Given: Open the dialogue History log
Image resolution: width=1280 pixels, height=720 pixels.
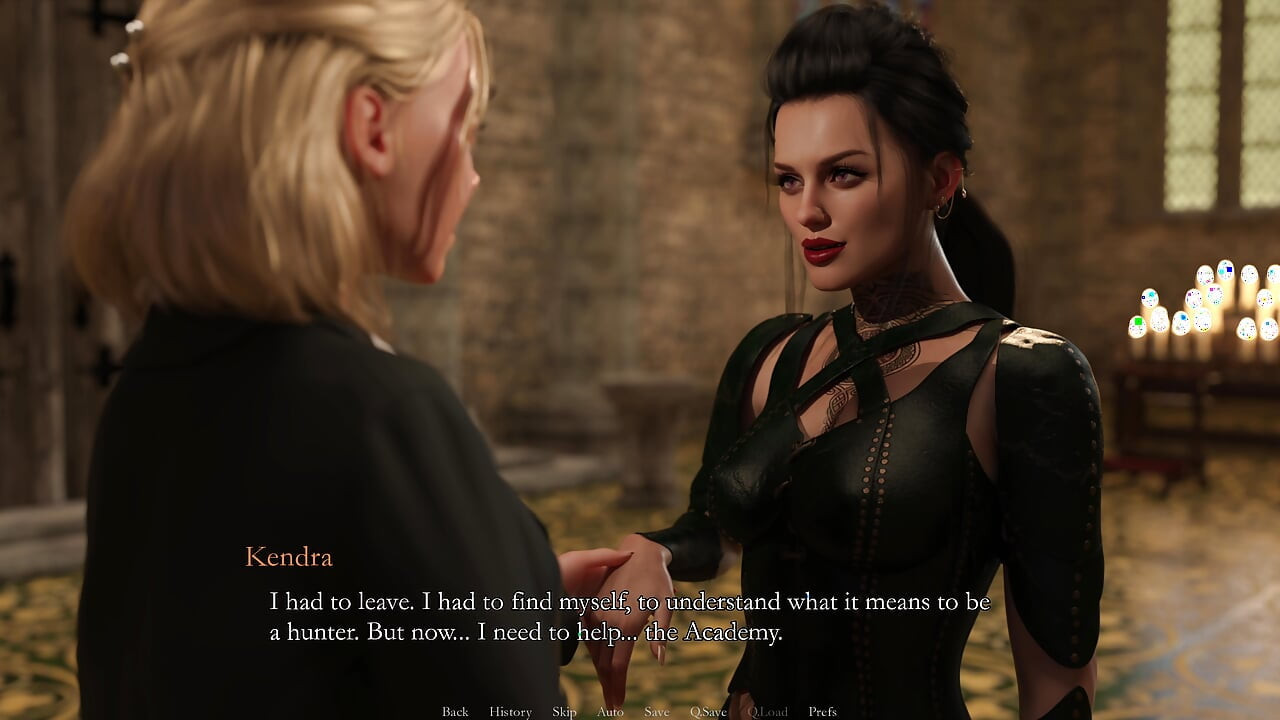Looking at the screenshot, I should coord(510,711).
